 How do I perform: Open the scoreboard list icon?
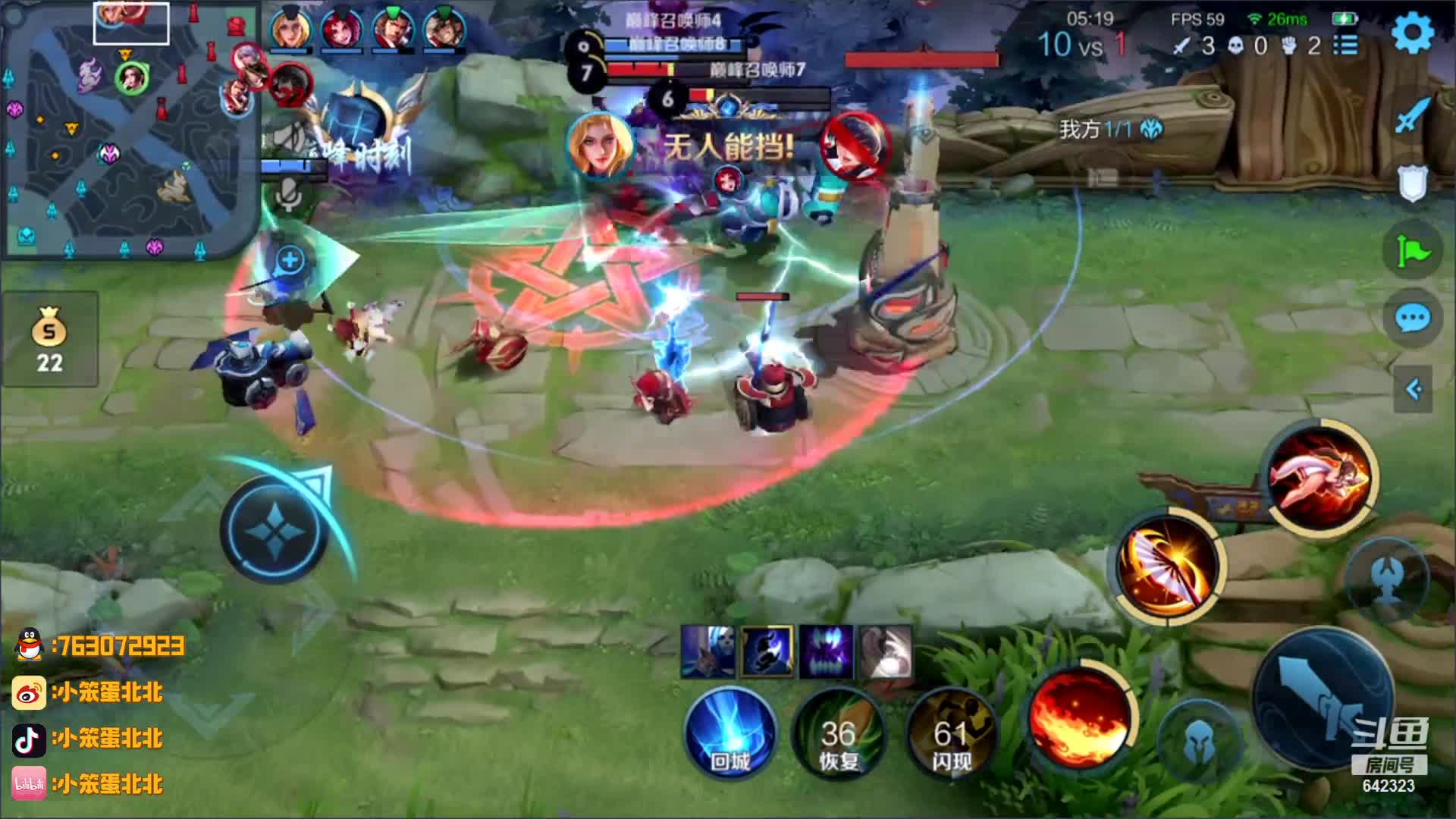1346,45
